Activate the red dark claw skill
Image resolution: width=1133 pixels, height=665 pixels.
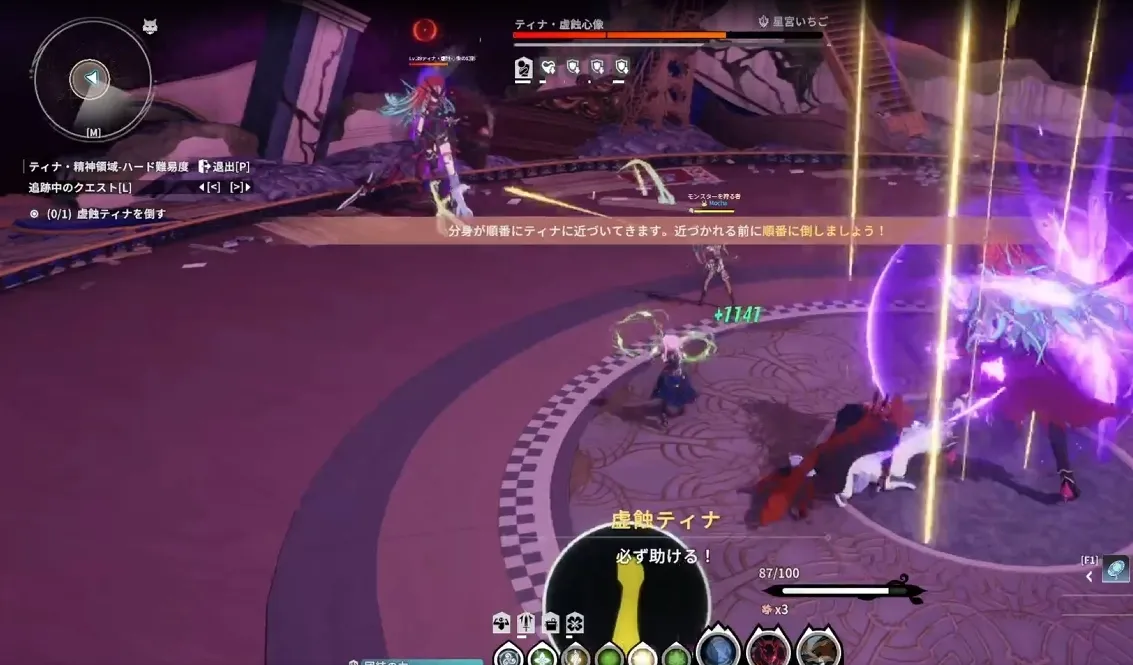(768, 650)
